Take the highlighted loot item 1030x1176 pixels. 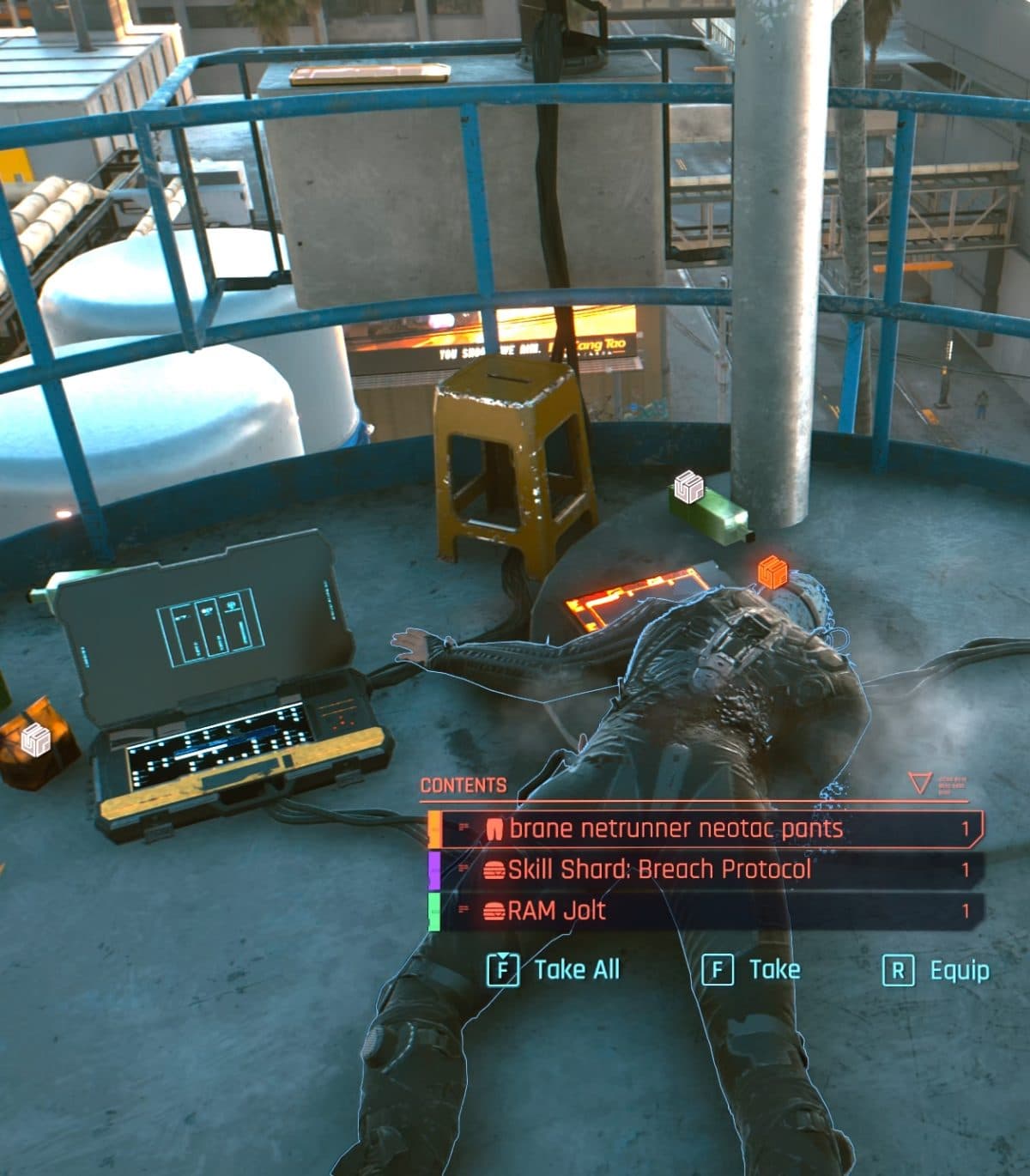coord(752,970)
